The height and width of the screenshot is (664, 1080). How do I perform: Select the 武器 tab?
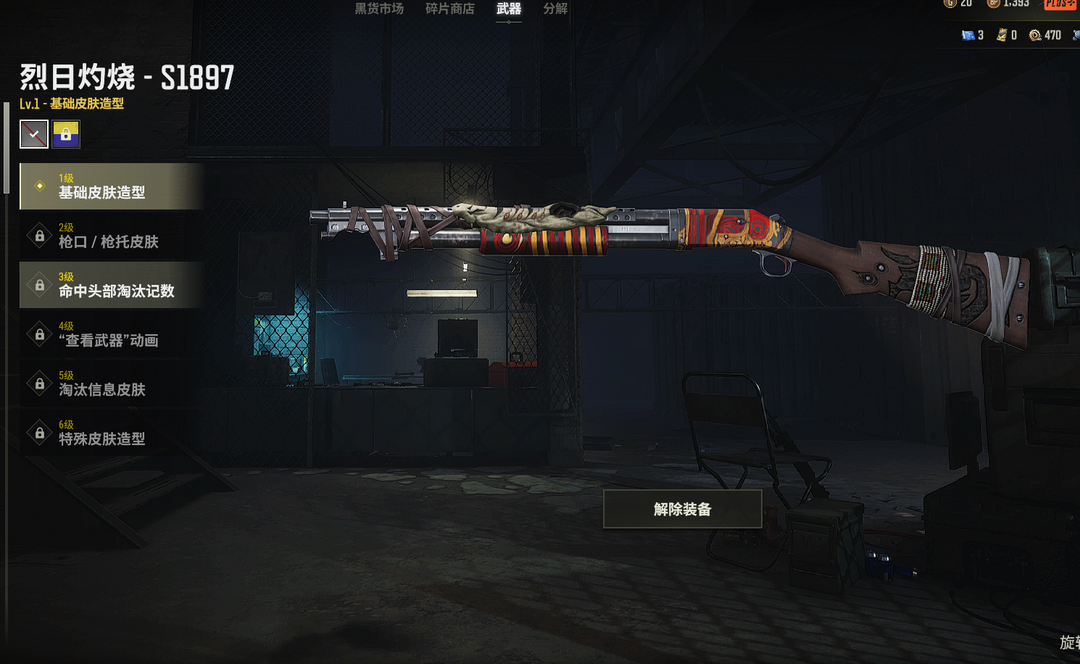(508, 9)
